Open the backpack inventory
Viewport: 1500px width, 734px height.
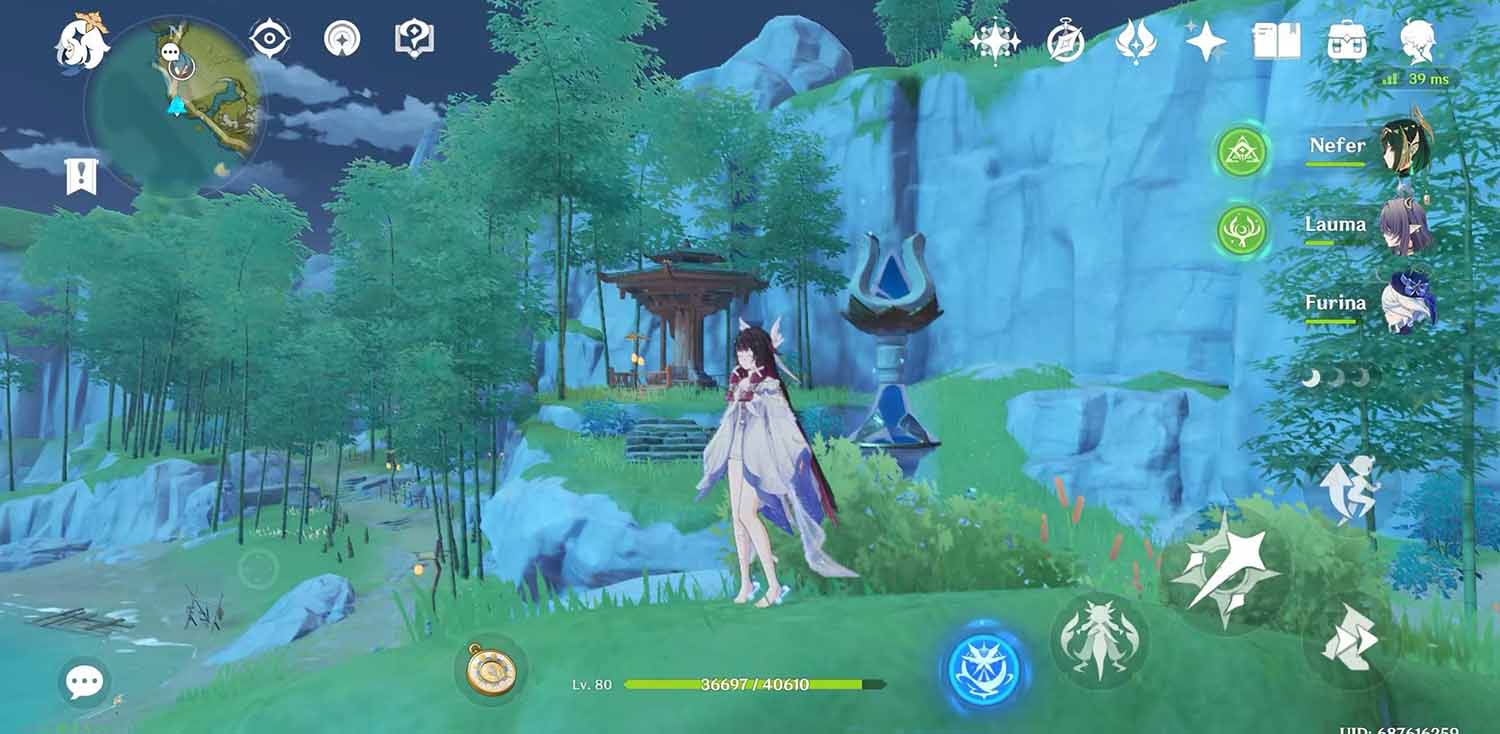1347,42
